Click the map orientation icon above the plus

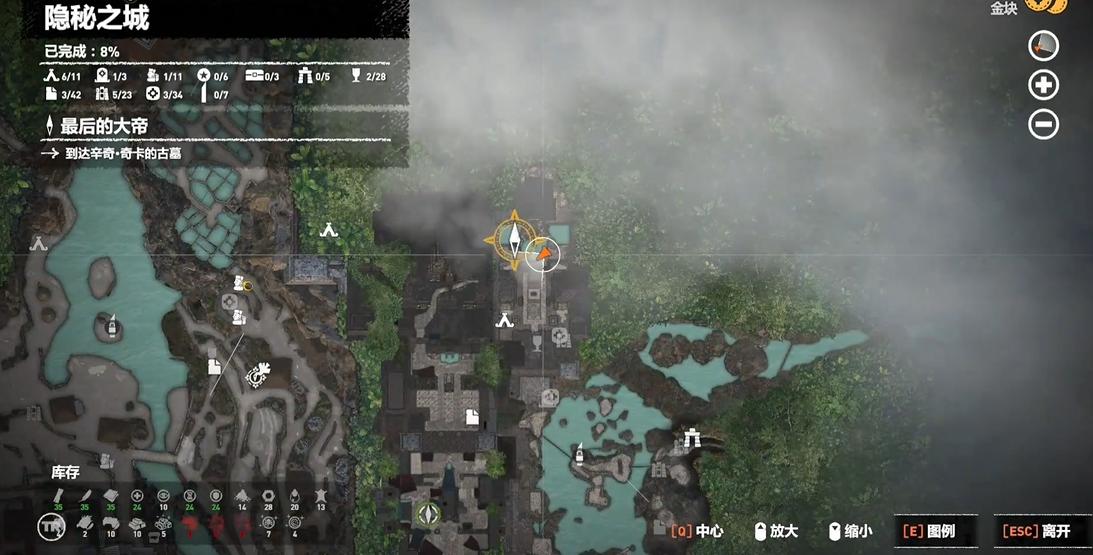(x=1043, y=46)
